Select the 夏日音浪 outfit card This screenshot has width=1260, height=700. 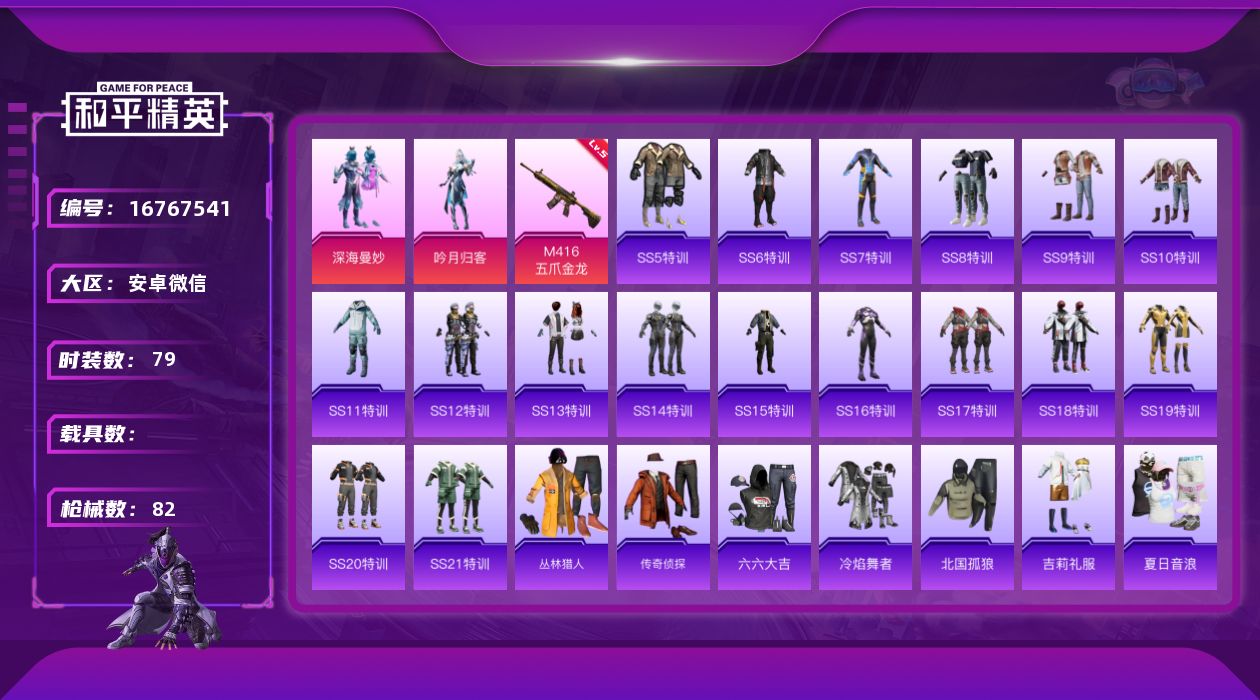tap(1170, 517)
